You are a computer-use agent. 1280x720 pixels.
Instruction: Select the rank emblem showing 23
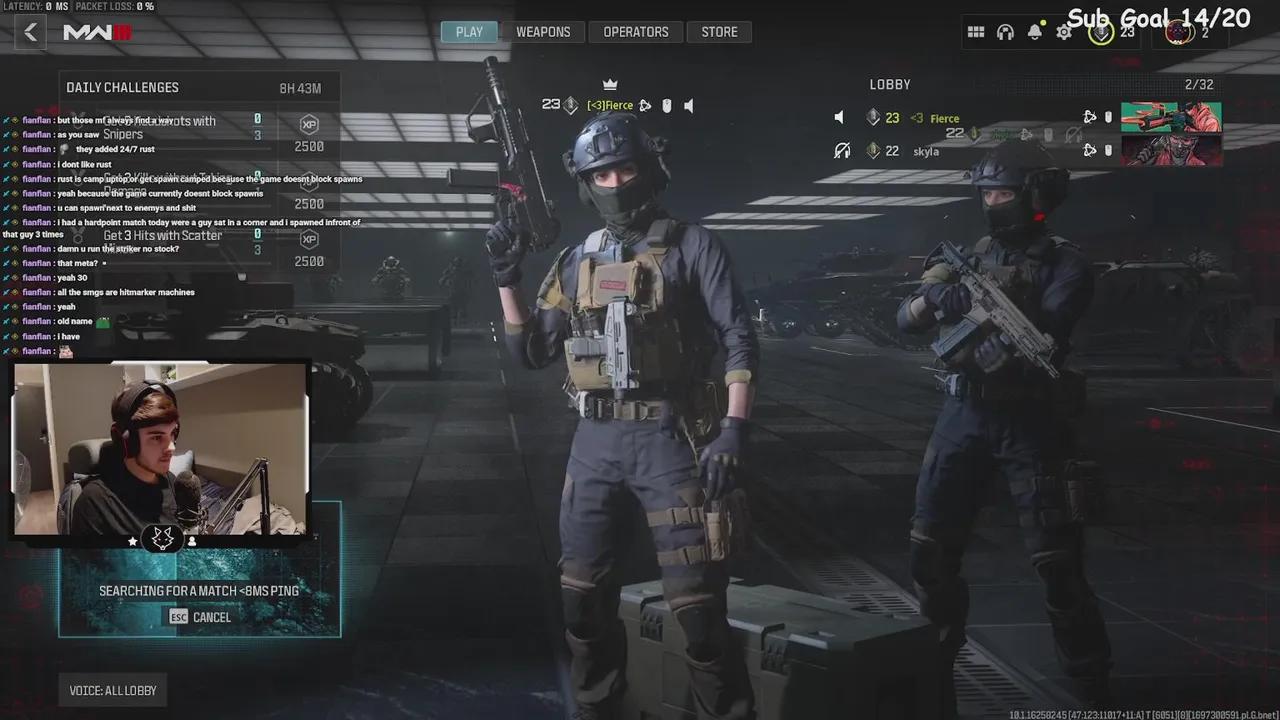[x=1100, y=31]
